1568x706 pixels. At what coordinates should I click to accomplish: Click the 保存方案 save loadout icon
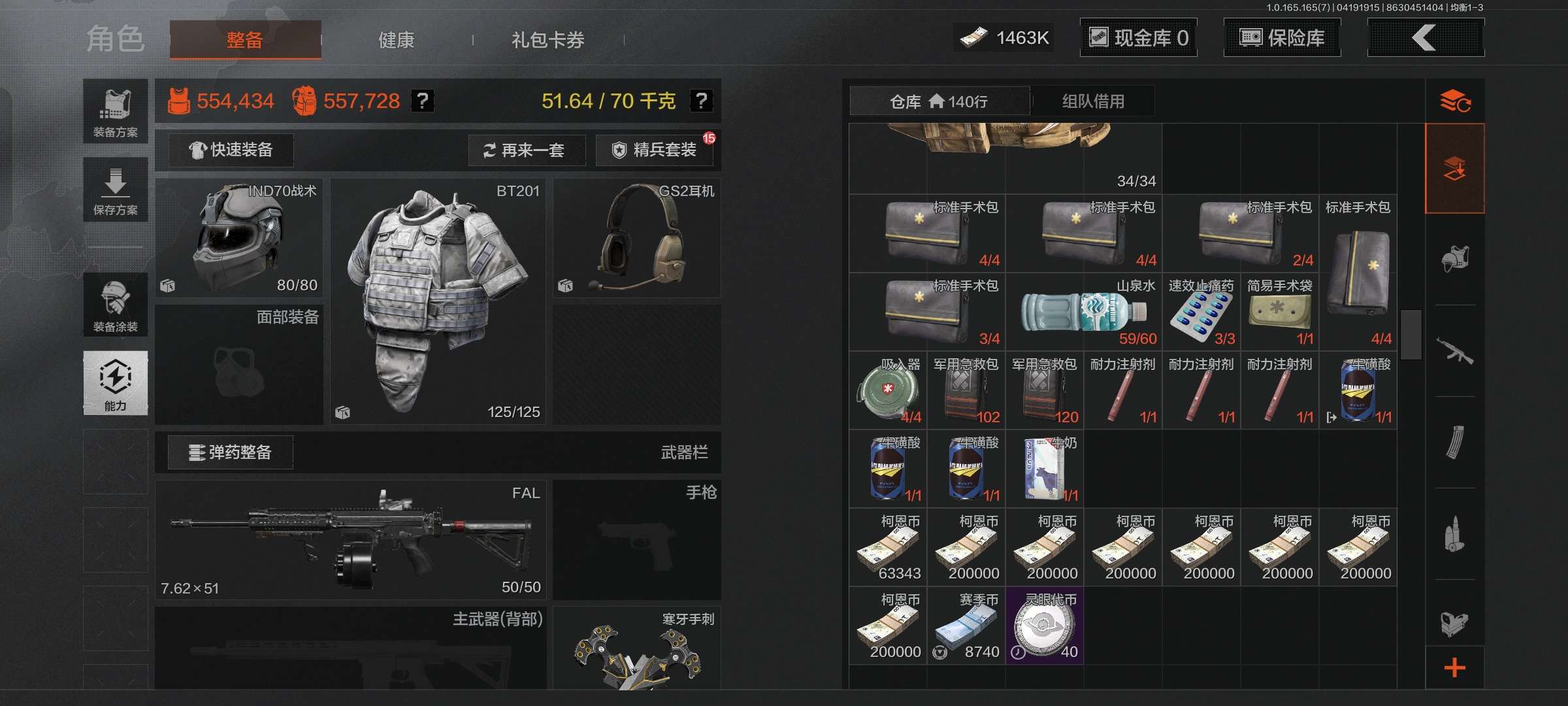pos(115,190)
